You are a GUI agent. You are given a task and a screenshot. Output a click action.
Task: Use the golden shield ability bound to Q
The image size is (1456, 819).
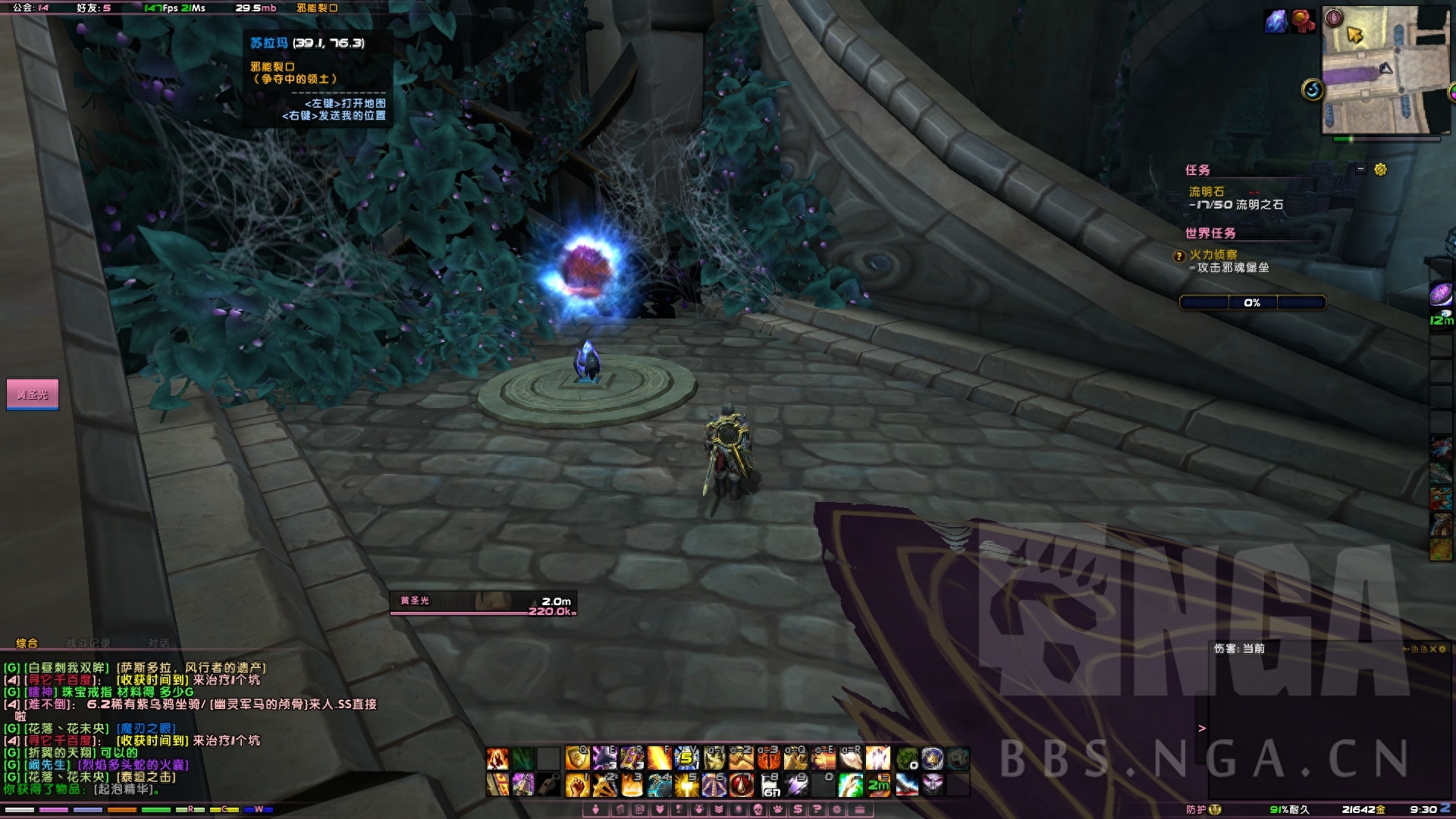[577, 758]
